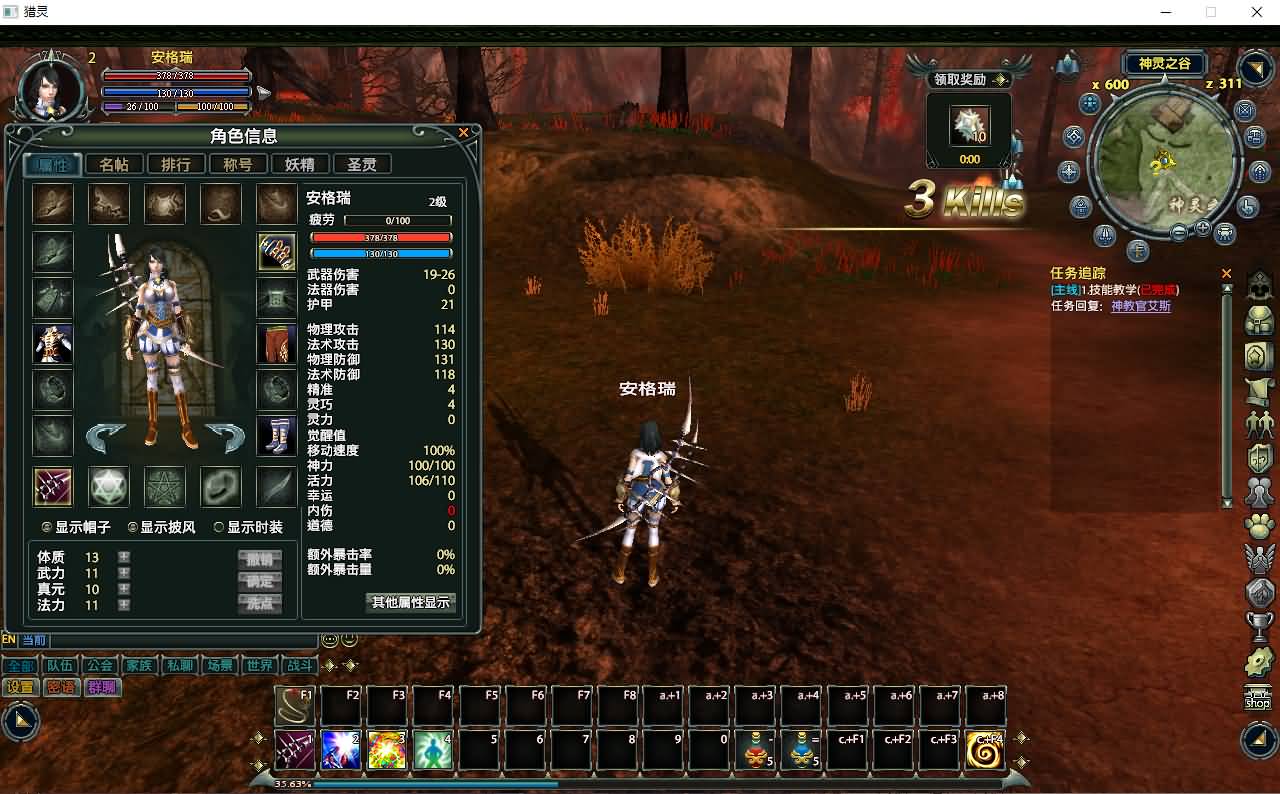Image resolution: width=1280 pixels, height=794 pixels.
Task: Open the 世界 chat channel tab
Action: pos(259,665)
